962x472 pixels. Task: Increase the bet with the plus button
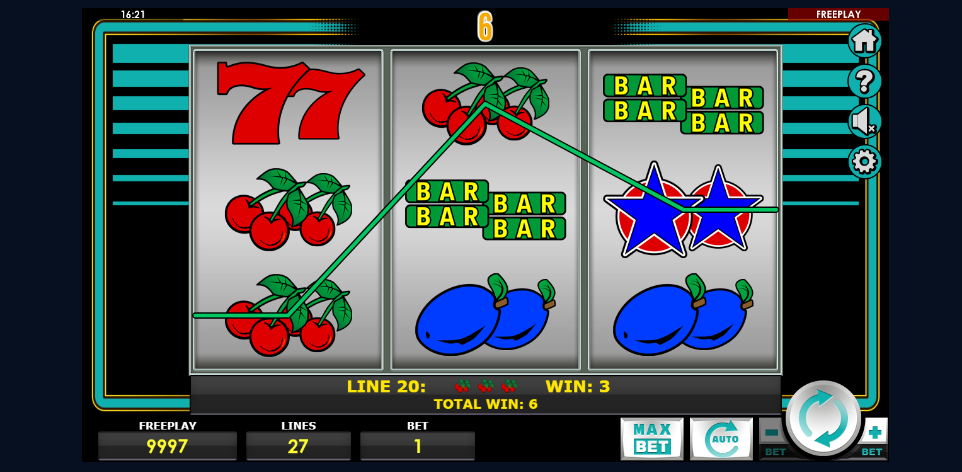pyautogui.click(x=875, y=432)
